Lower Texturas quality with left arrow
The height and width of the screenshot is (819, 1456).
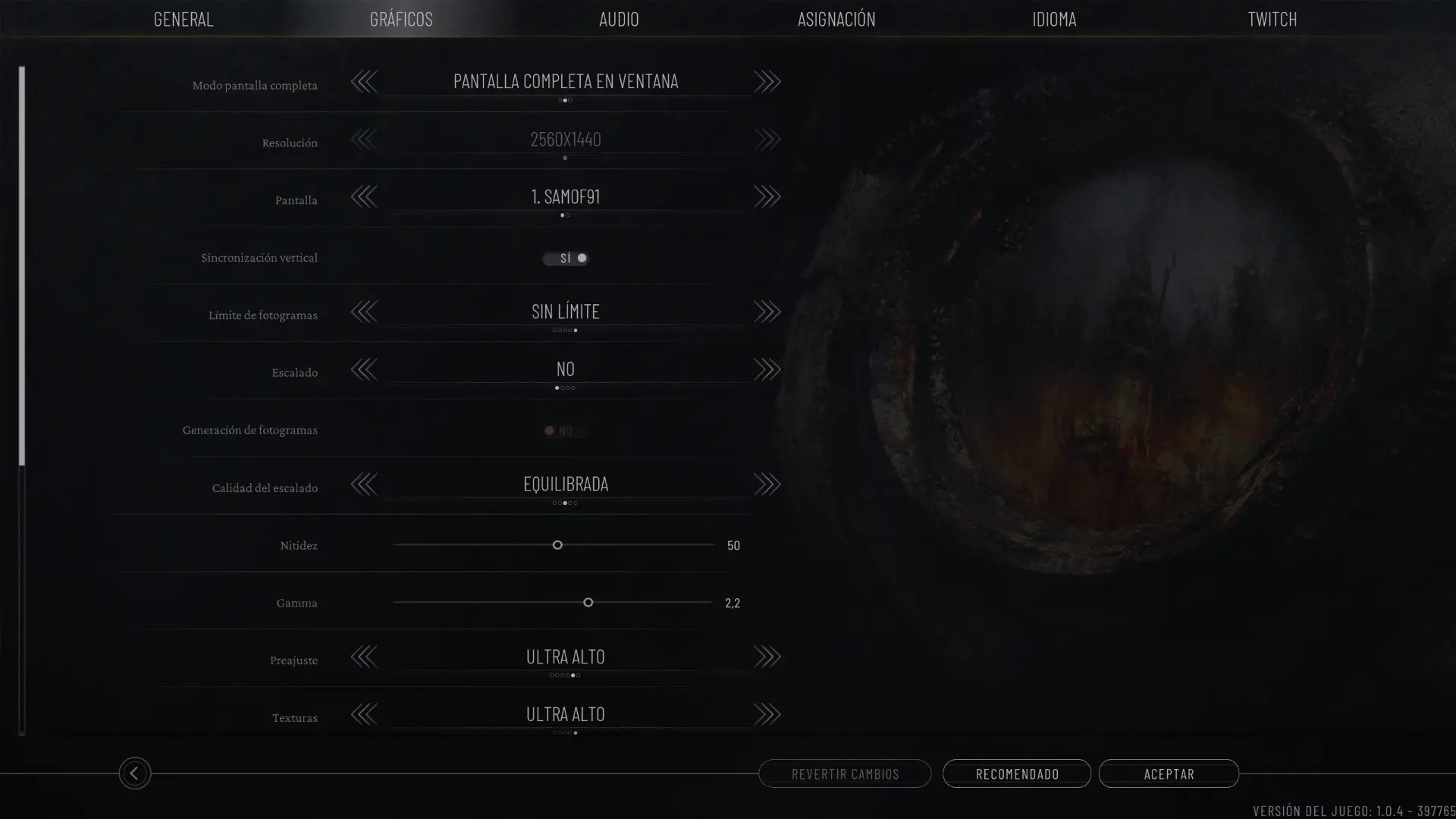[364, 714]
